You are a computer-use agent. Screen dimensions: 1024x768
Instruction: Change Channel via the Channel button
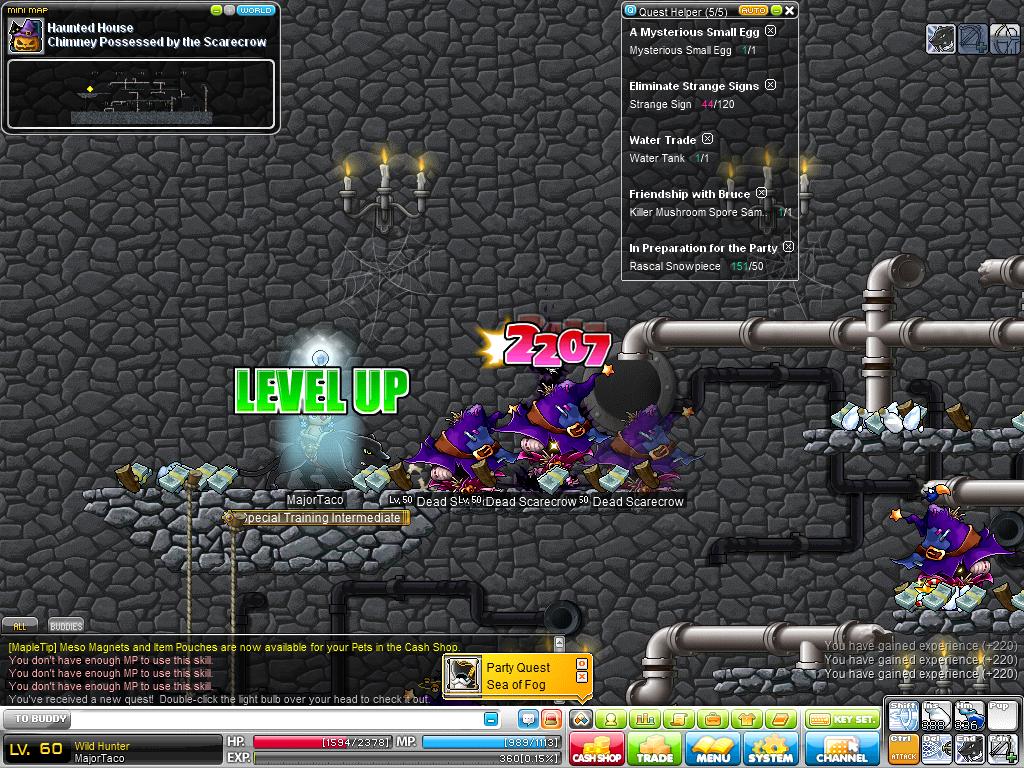[842, 750]
